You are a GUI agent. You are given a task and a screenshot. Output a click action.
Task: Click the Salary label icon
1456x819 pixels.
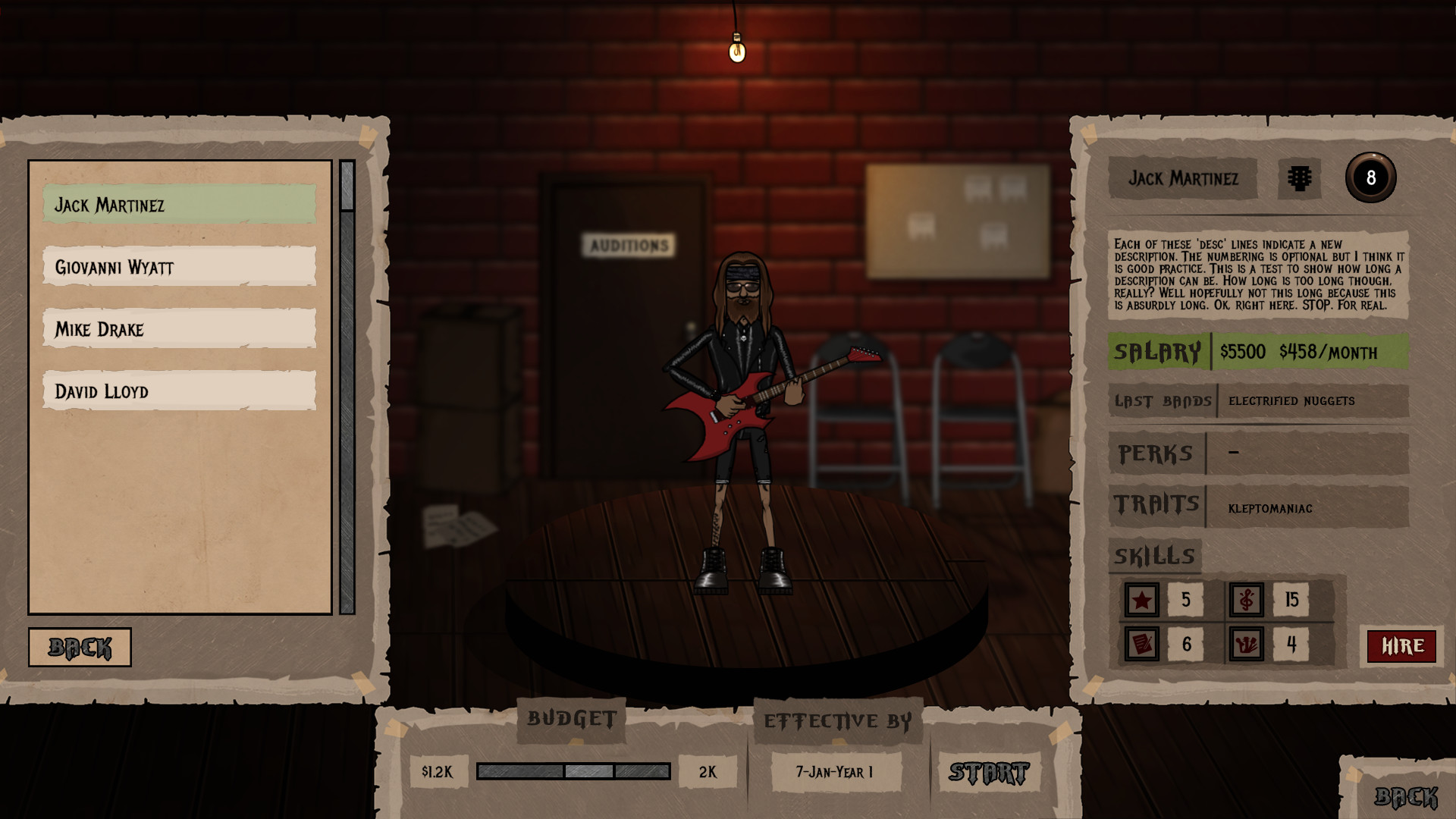click(1157, 352)
